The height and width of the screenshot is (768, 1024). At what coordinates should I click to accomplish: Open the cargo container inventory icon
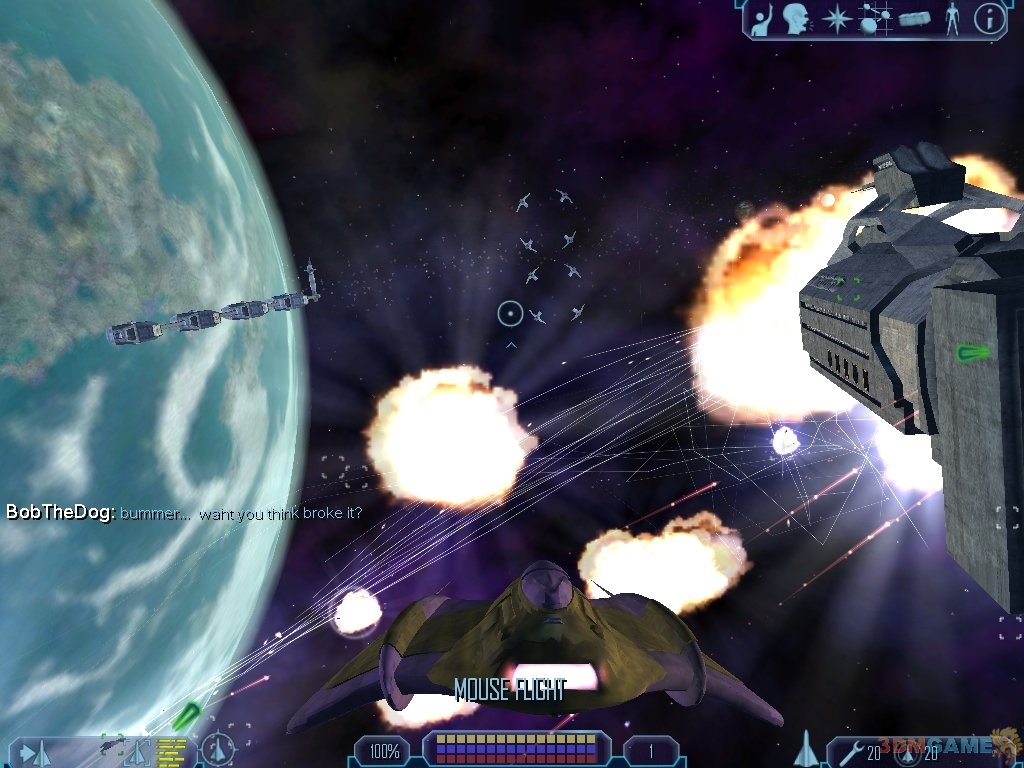pyautogui.click(x=915, y=18)
